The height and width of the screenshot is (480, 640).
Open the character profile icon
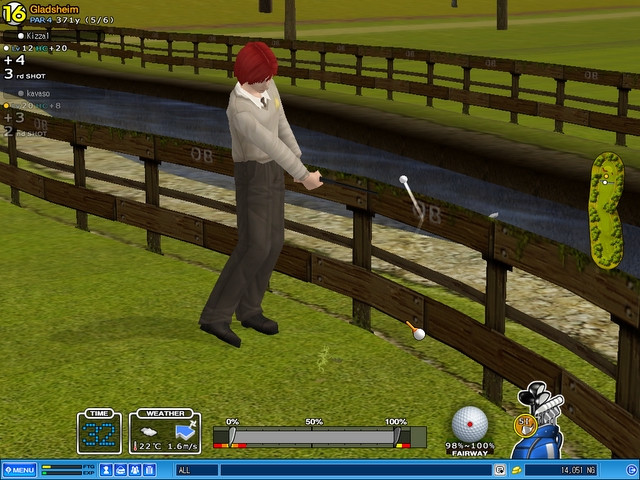tap(107, 470)
